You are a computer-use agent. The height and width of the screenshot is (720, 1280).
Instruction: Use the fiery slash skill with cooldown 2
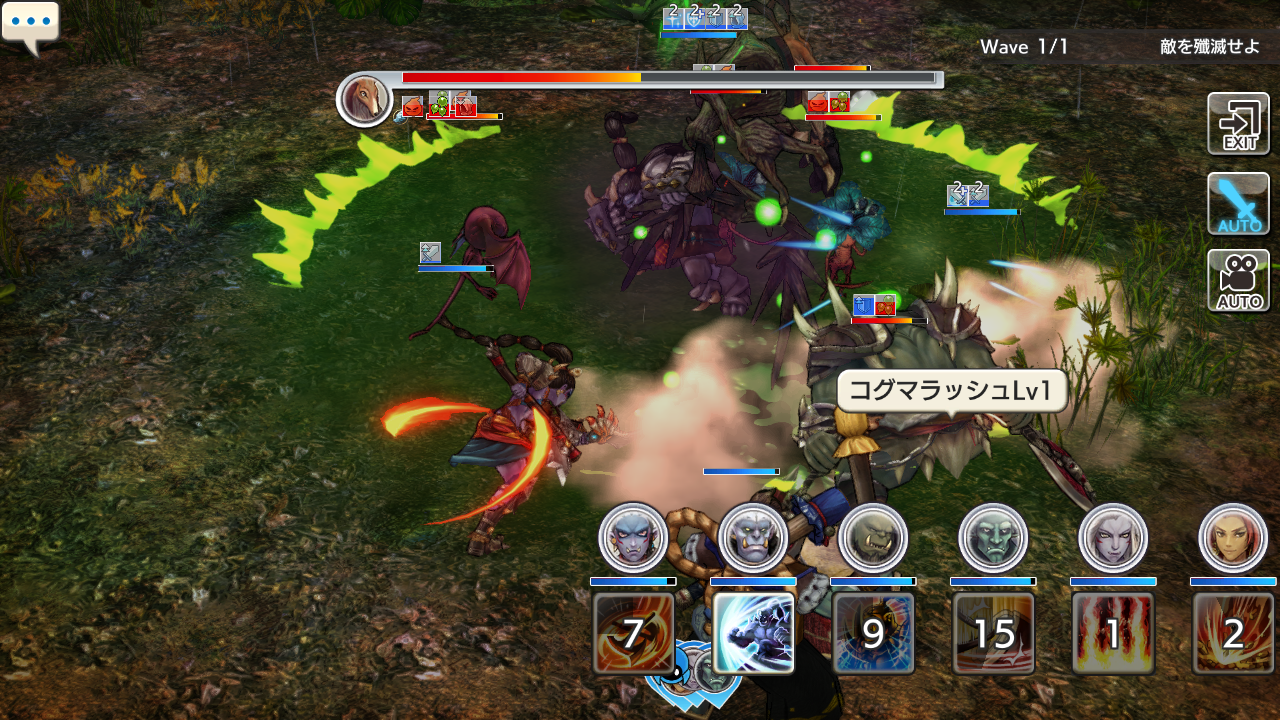tap(1233, 633)
